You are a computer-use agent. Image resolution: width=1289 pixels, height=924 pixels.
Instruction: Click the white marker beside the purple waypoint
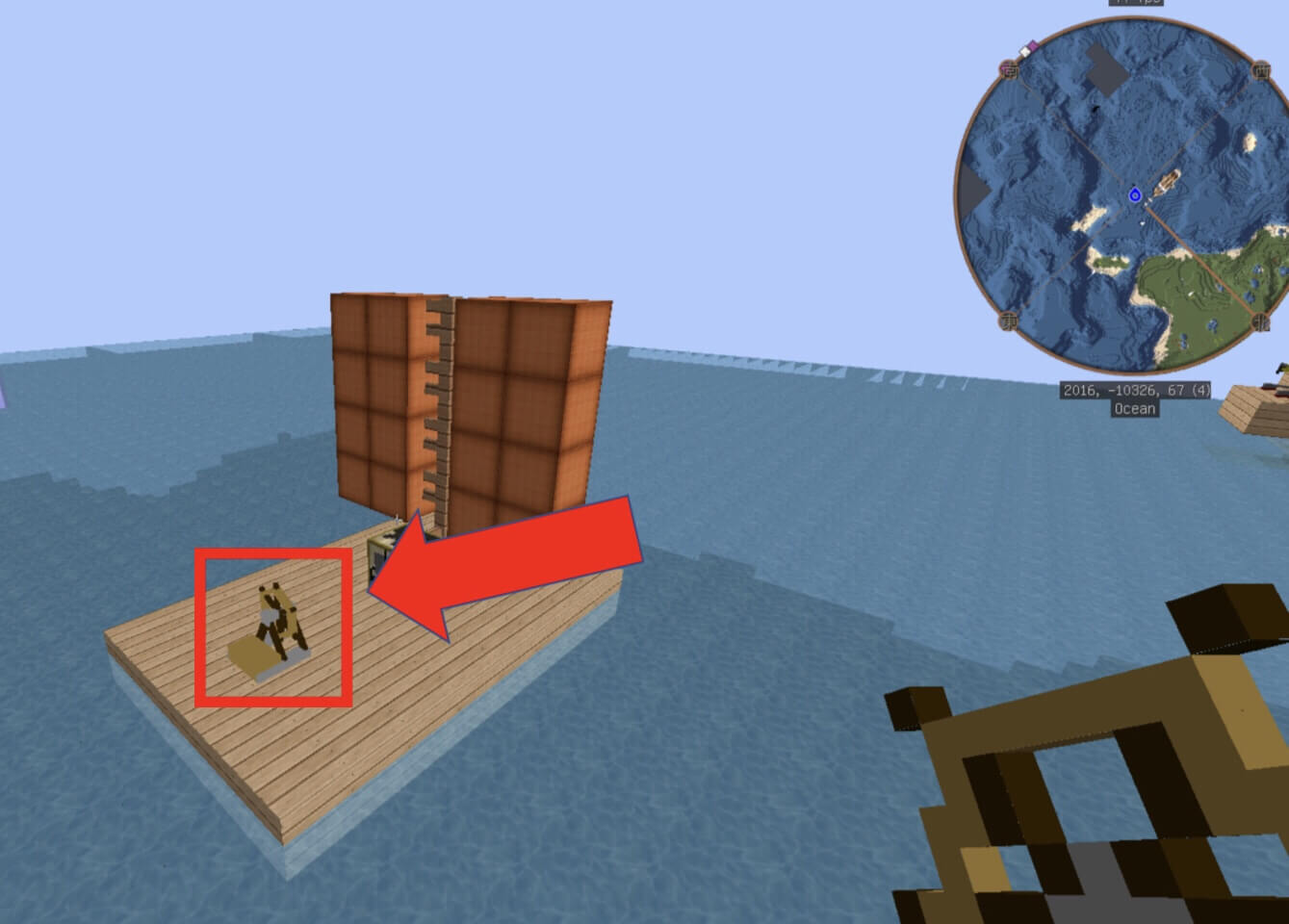click(1024, 51)
